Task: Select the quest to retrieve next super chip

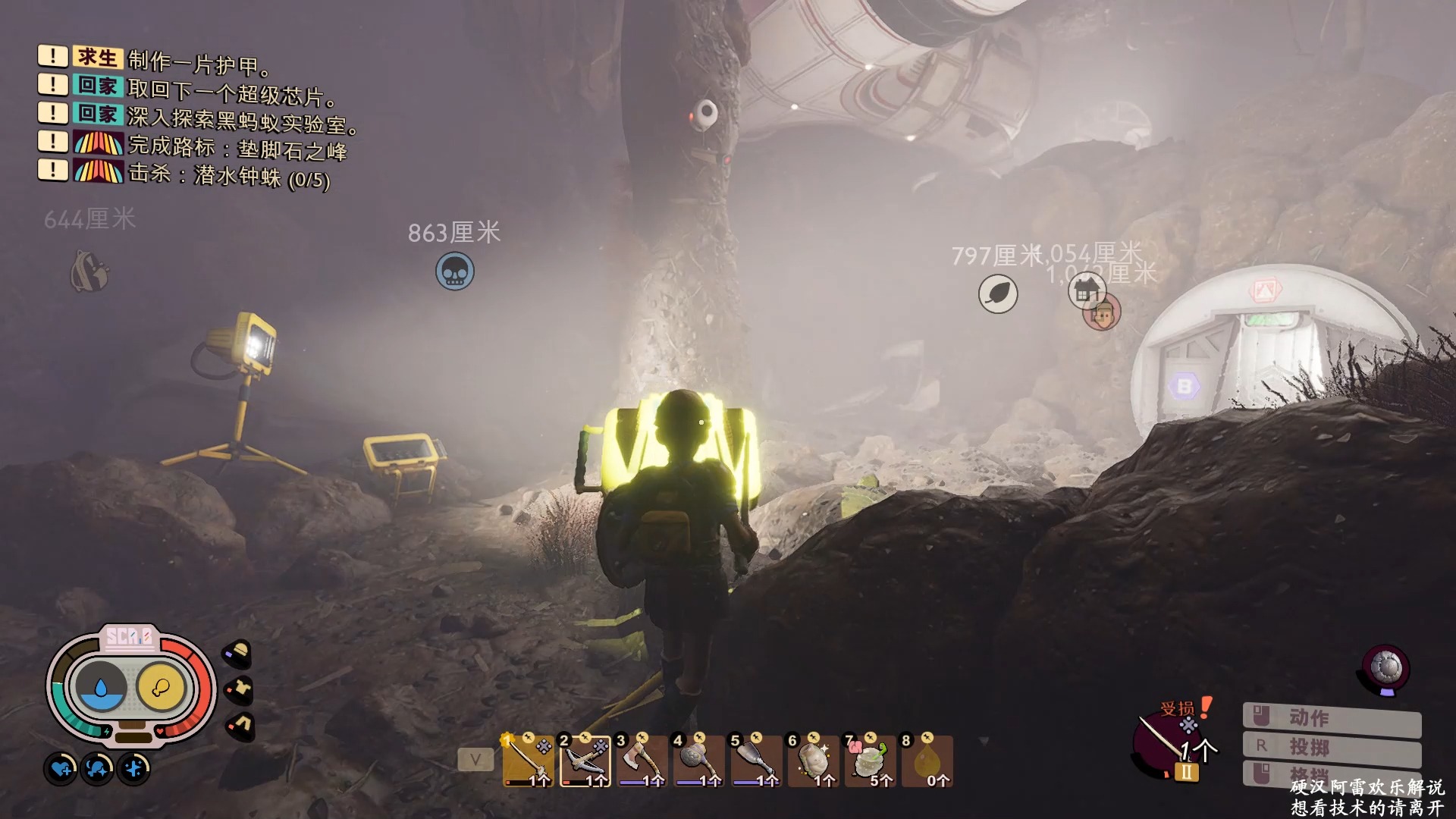Action: (231, 92)
